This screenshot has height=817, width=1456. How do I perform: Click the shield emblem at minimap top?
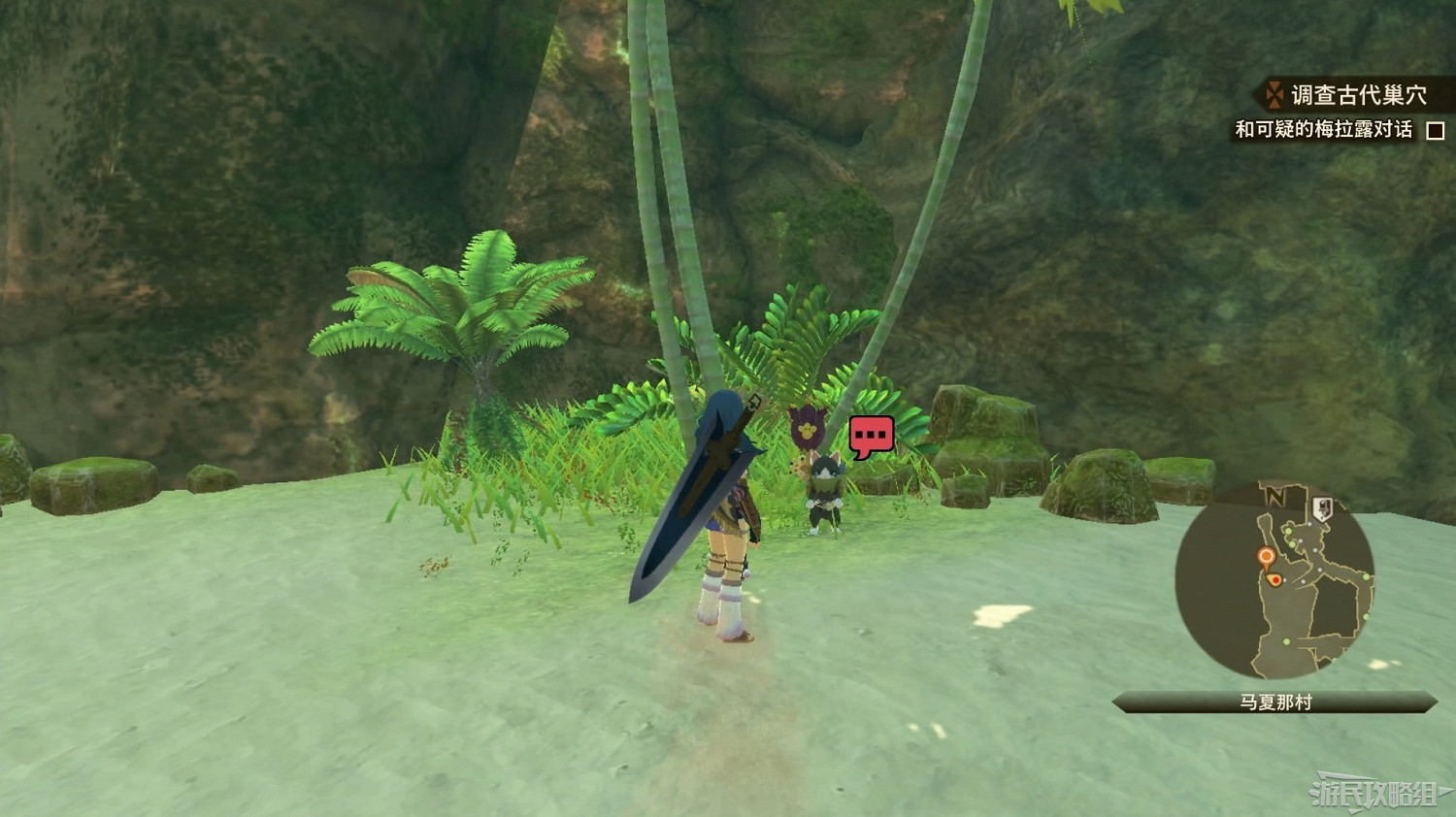[1323, 507]
